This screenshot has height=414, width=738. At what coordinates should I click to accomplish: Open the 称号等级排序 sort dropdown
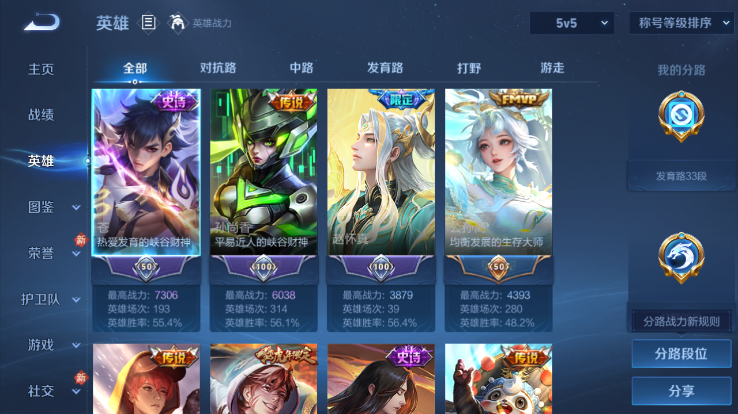[681, 23]
